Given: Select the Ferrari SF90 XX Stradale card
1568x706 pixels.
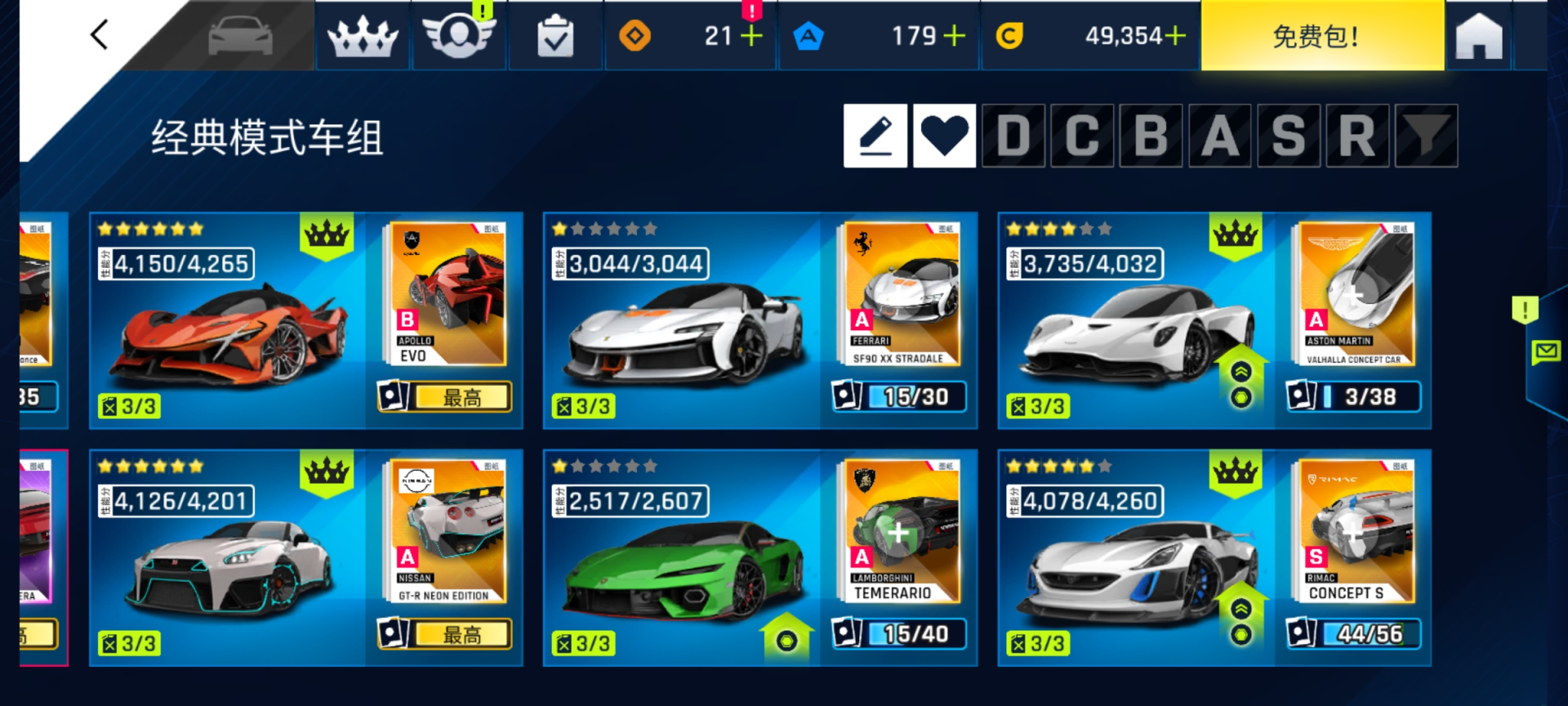Looking at the screenshot, I should [759, 320].
